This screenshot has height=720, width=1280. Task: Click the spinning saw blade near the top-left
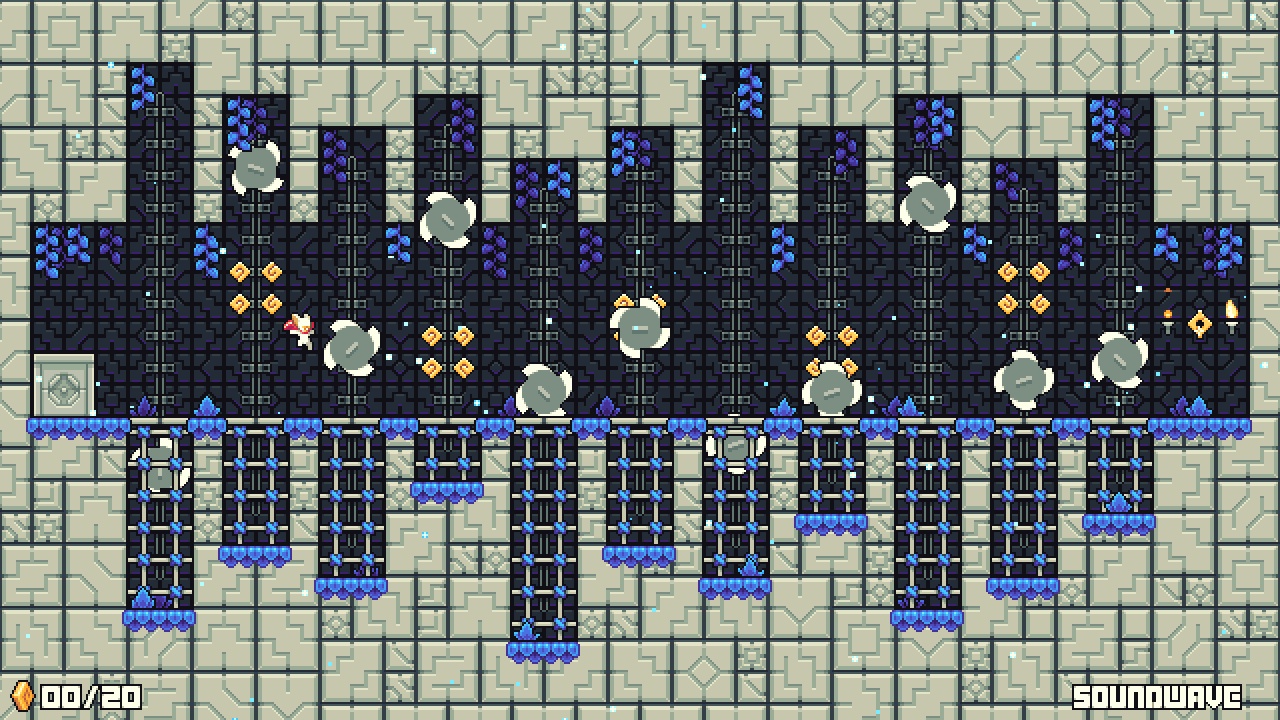(x=256, y=168)
